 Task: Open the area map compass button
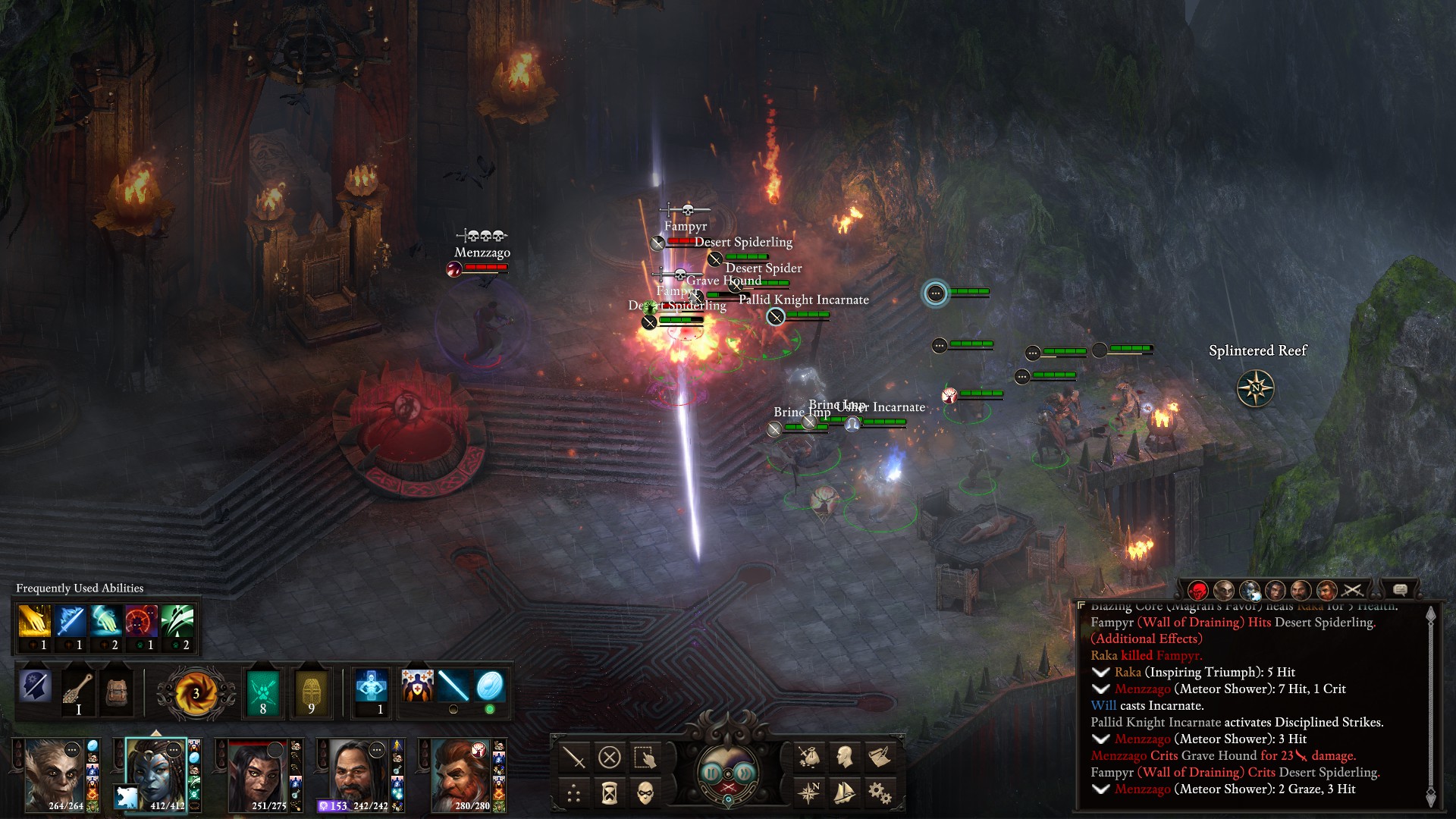click(808, 793)
